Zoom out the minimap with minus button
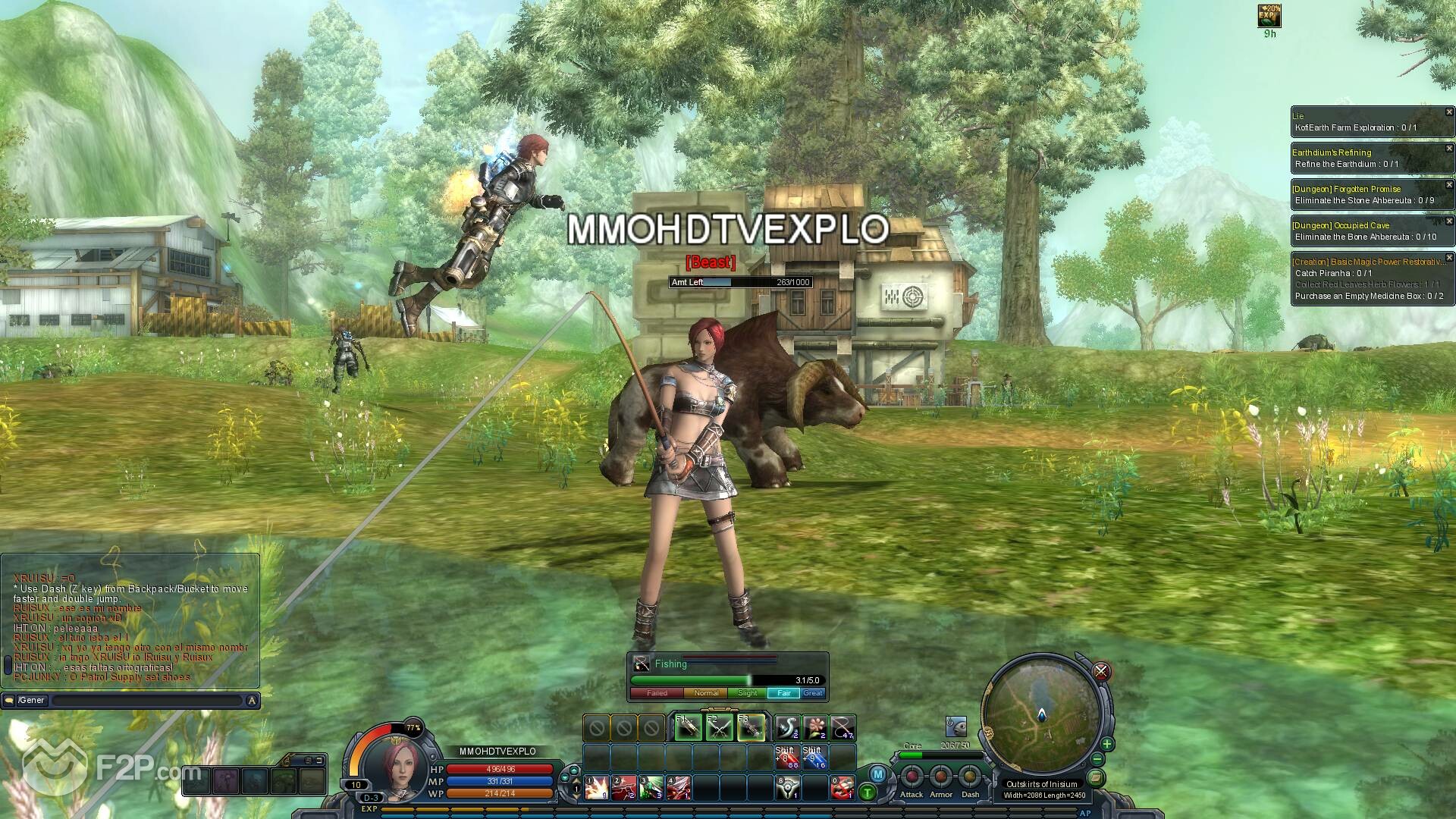 click(x=1097, y=759)
